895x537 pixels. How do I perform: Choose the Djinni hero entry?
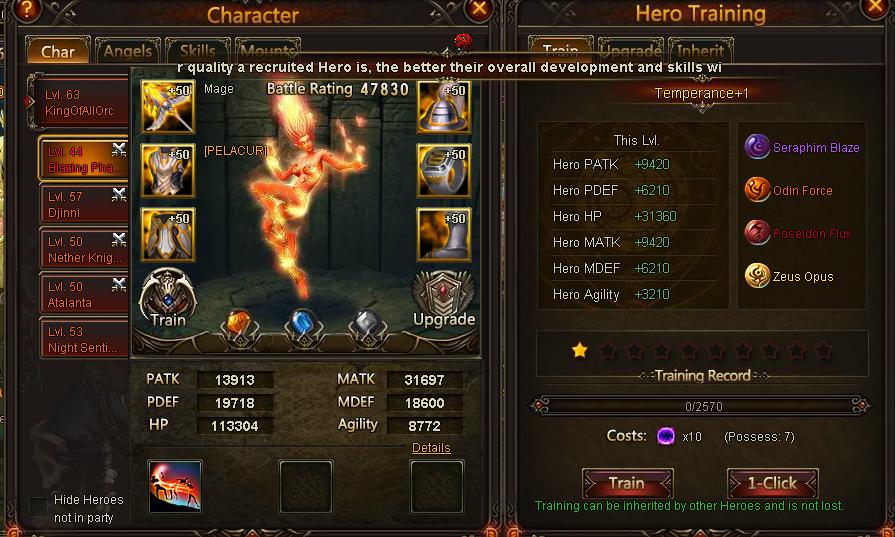coord(82,205)
